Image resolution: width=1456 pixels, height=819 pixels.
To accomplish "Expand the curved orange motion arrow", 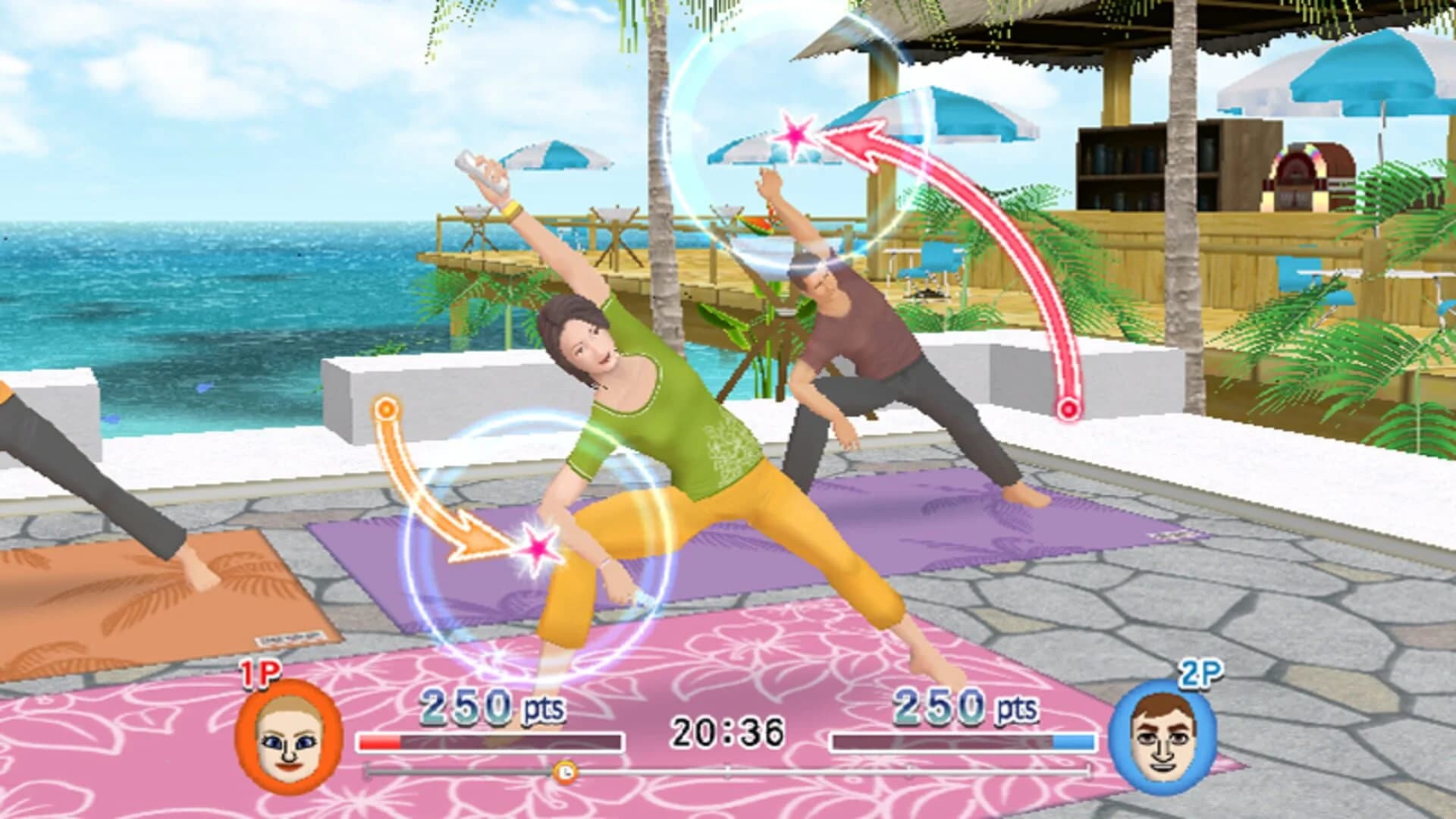I will click(x=425, y=485).
